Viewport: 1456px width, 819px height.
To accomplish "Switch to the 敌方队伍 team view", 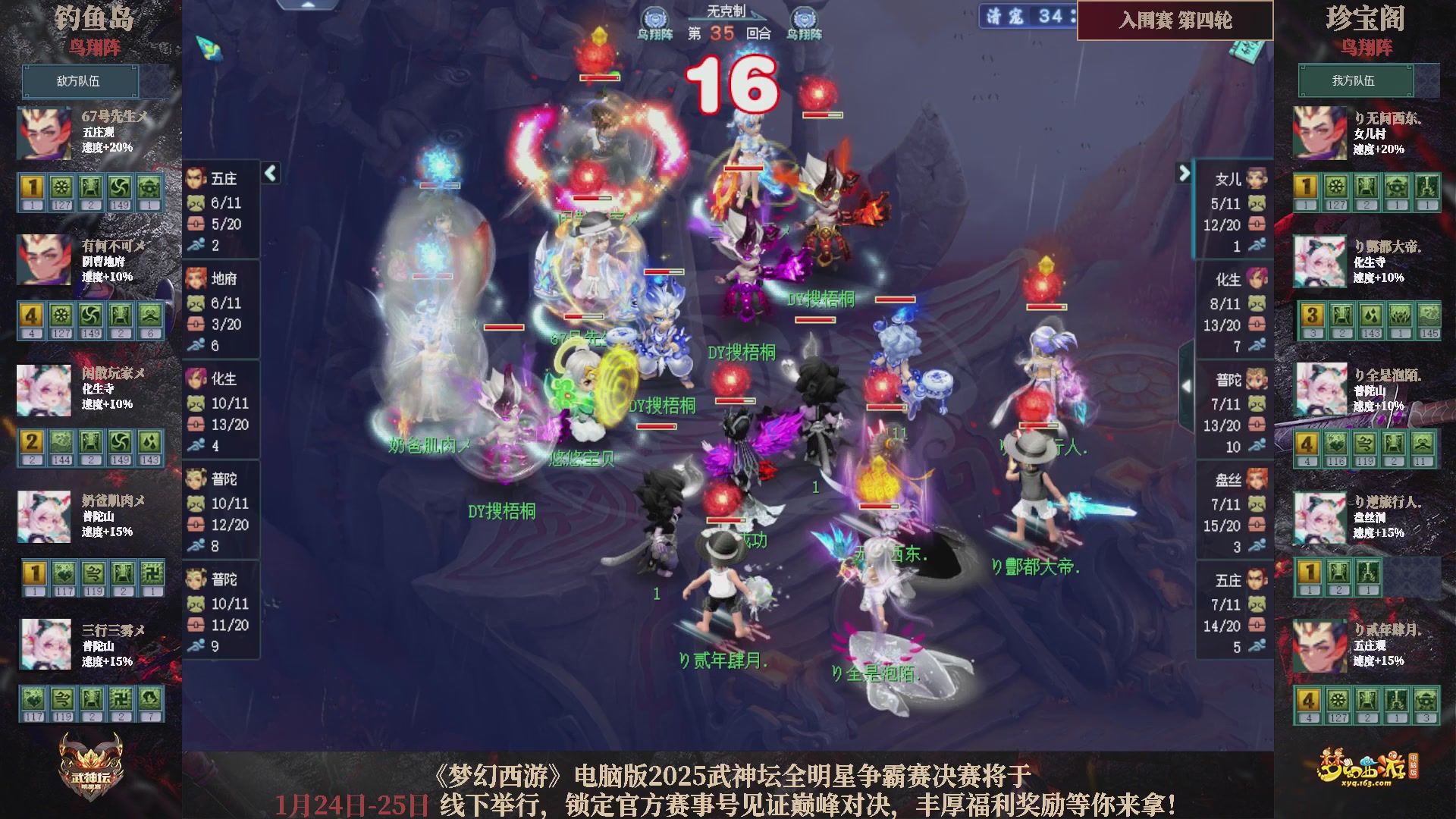I will tap(80, 81).
